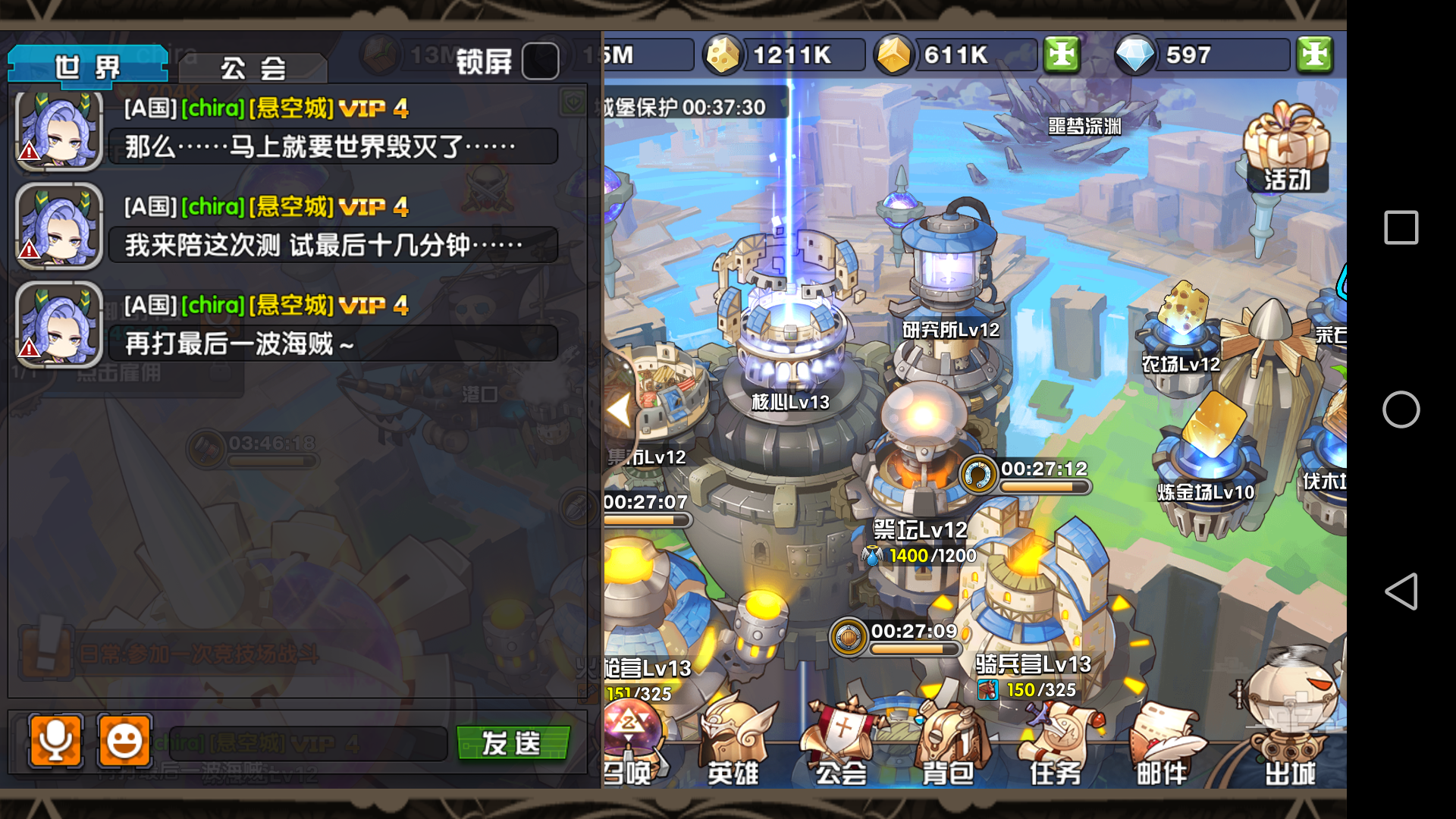Tap the cheese resource icon showing 1211K
This screenshot has height=819, width=1456.
(x=723, y=55)
